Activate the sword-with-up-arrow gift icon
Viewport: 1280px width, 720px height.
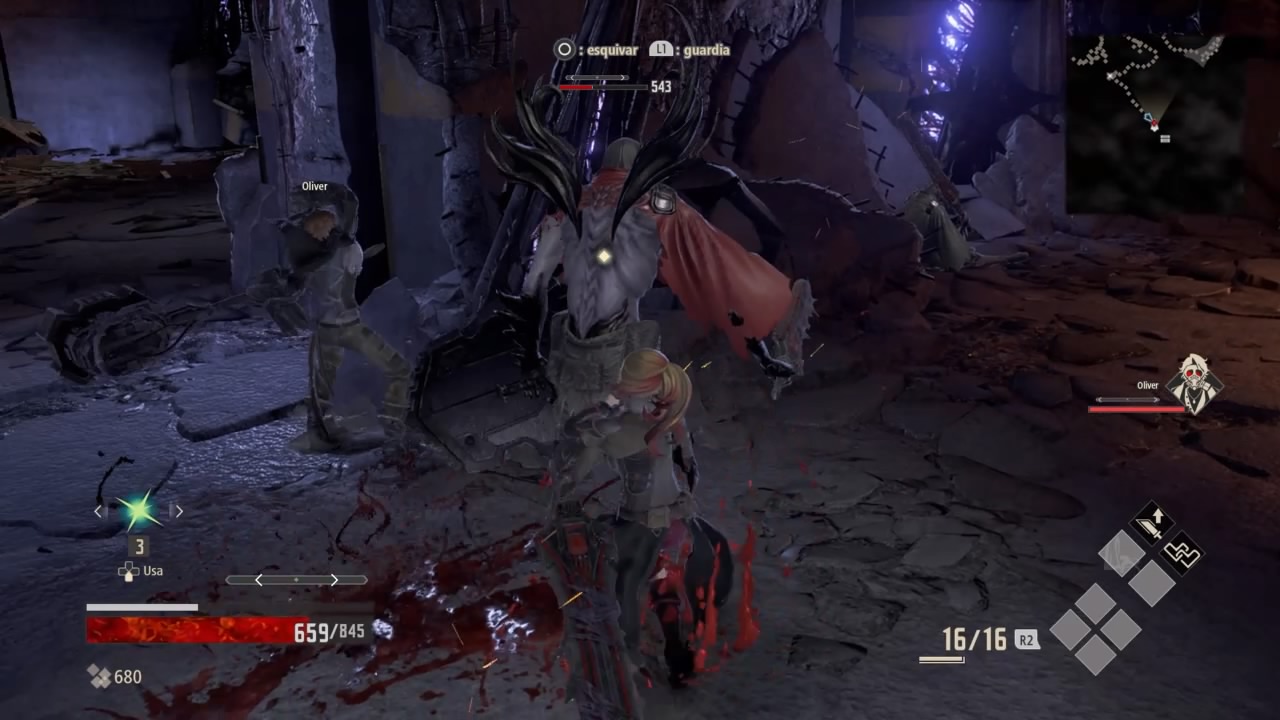tap(1152, 523)
